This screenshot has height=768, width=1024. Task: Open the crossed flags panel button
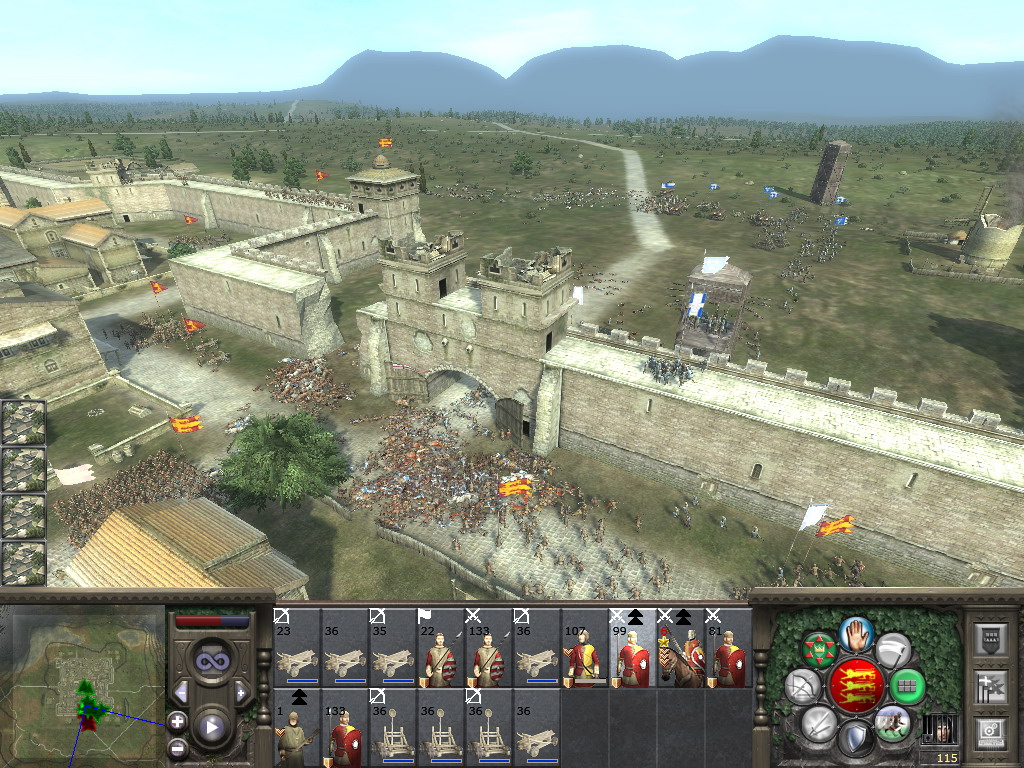coord(989,686)
